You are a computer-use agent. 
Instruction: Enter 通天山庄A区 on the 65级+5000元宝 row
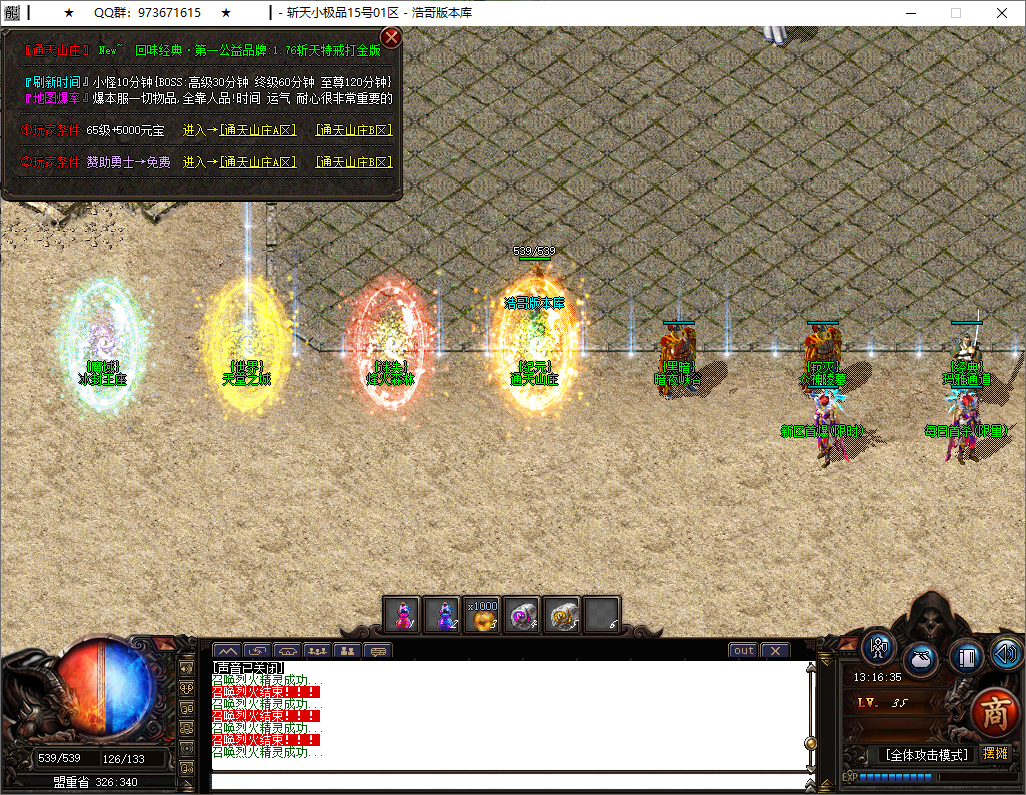pyautogui.click(x=258, y=130)
